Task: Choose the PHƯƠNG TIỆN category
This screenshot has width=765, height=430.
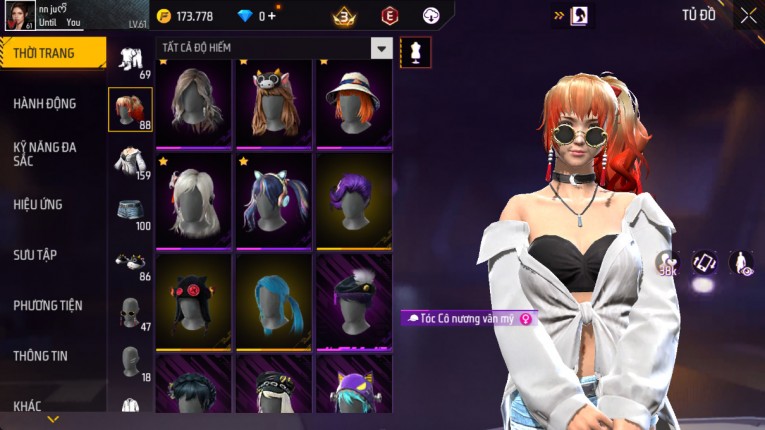Action: [48, 305]
